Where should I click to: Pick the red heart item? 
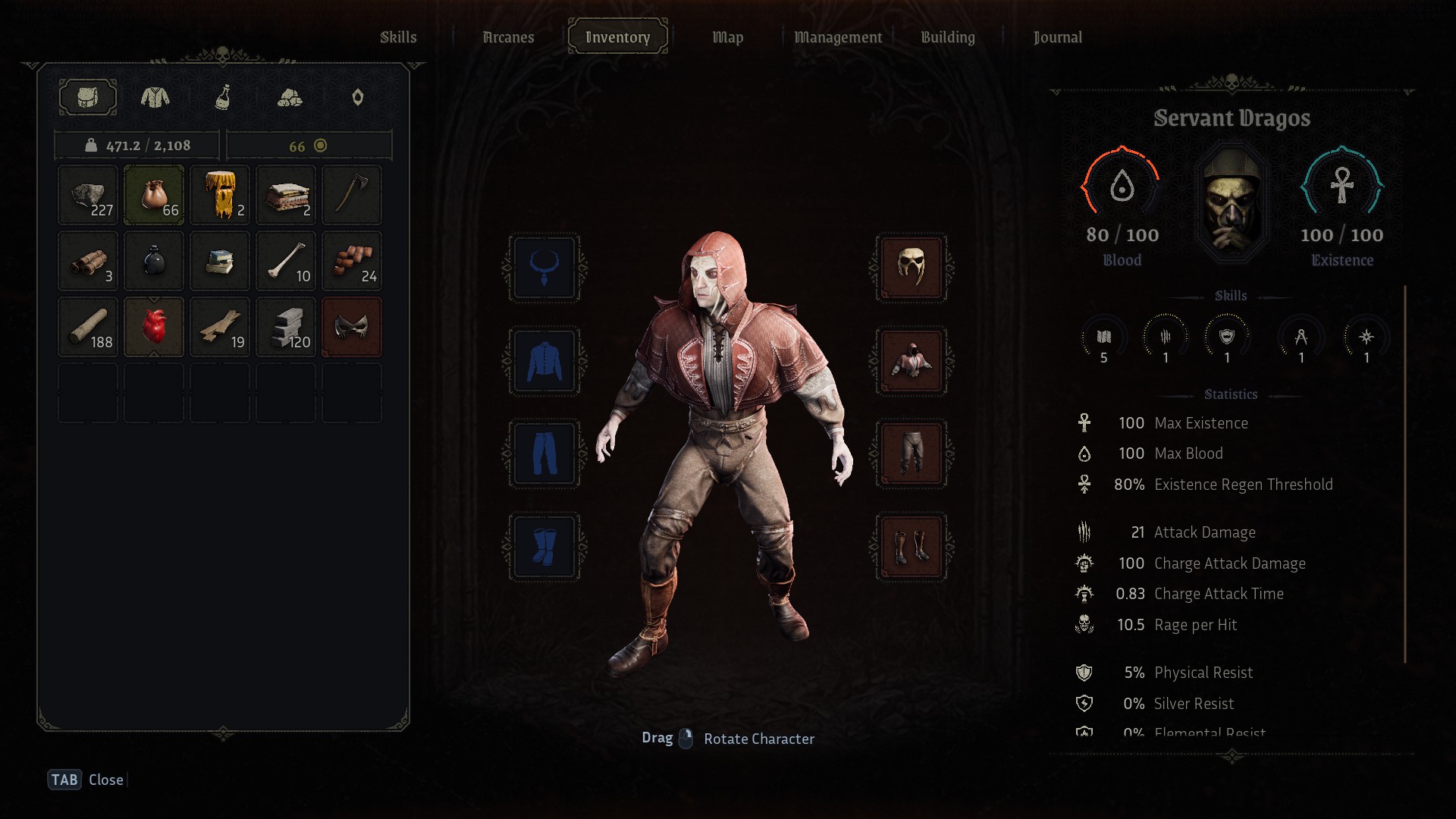(x=154, y=328)
